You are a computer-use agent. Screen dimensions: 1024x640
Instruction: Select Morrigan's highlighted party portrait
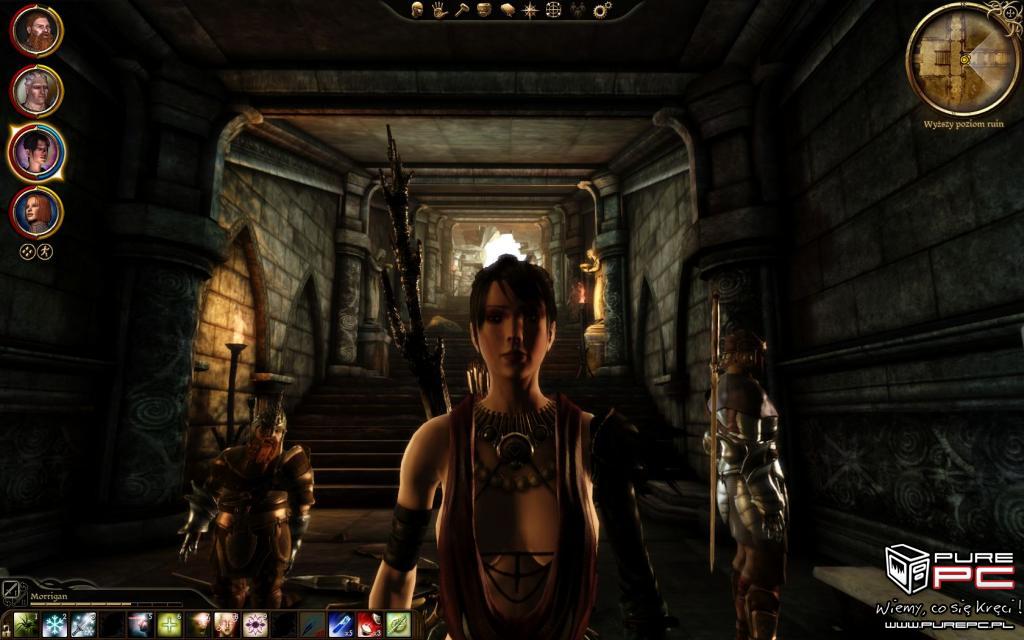[37, 152]
